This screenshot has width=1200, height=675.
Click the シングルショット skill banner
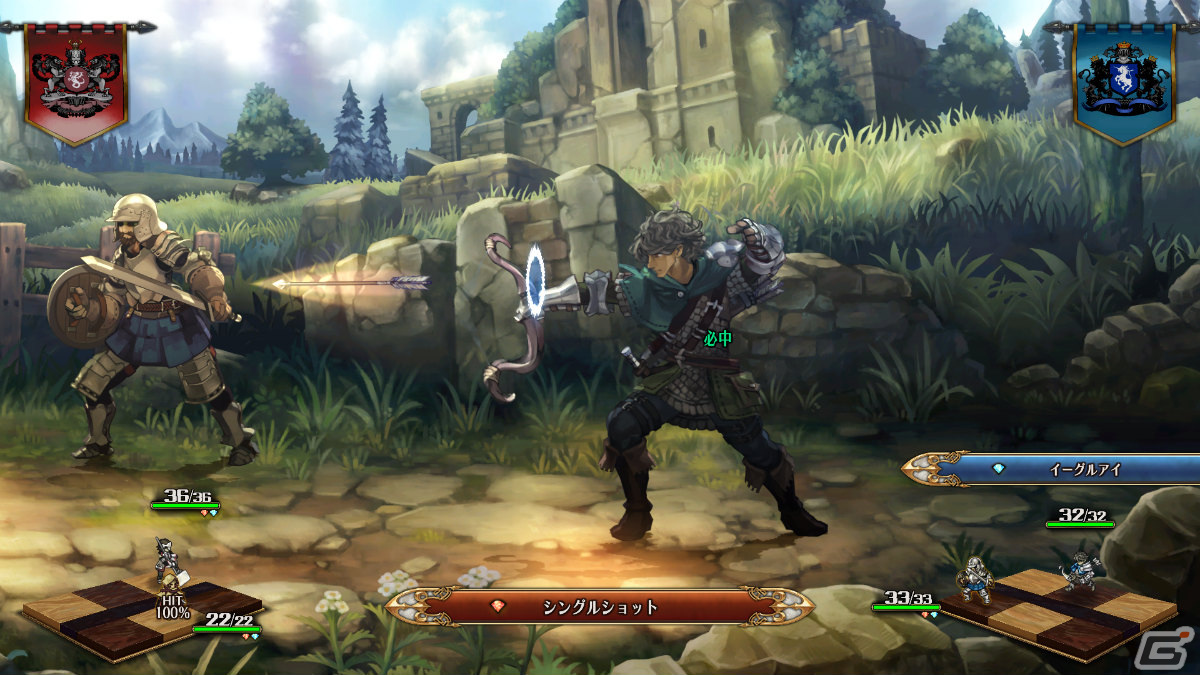coord(600,606)
